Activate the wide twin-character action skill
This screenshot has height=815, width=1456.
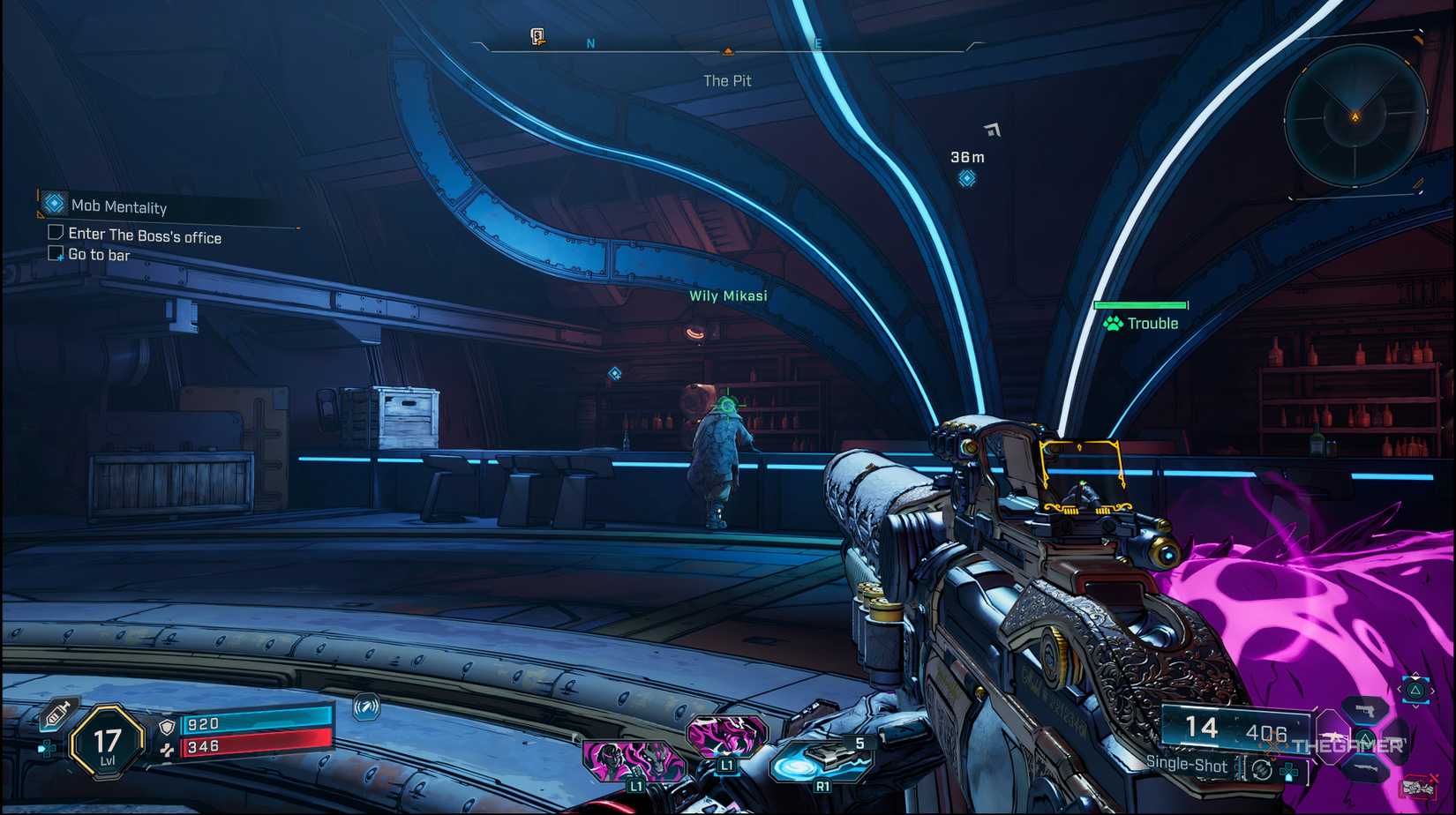tap(634, 760)
